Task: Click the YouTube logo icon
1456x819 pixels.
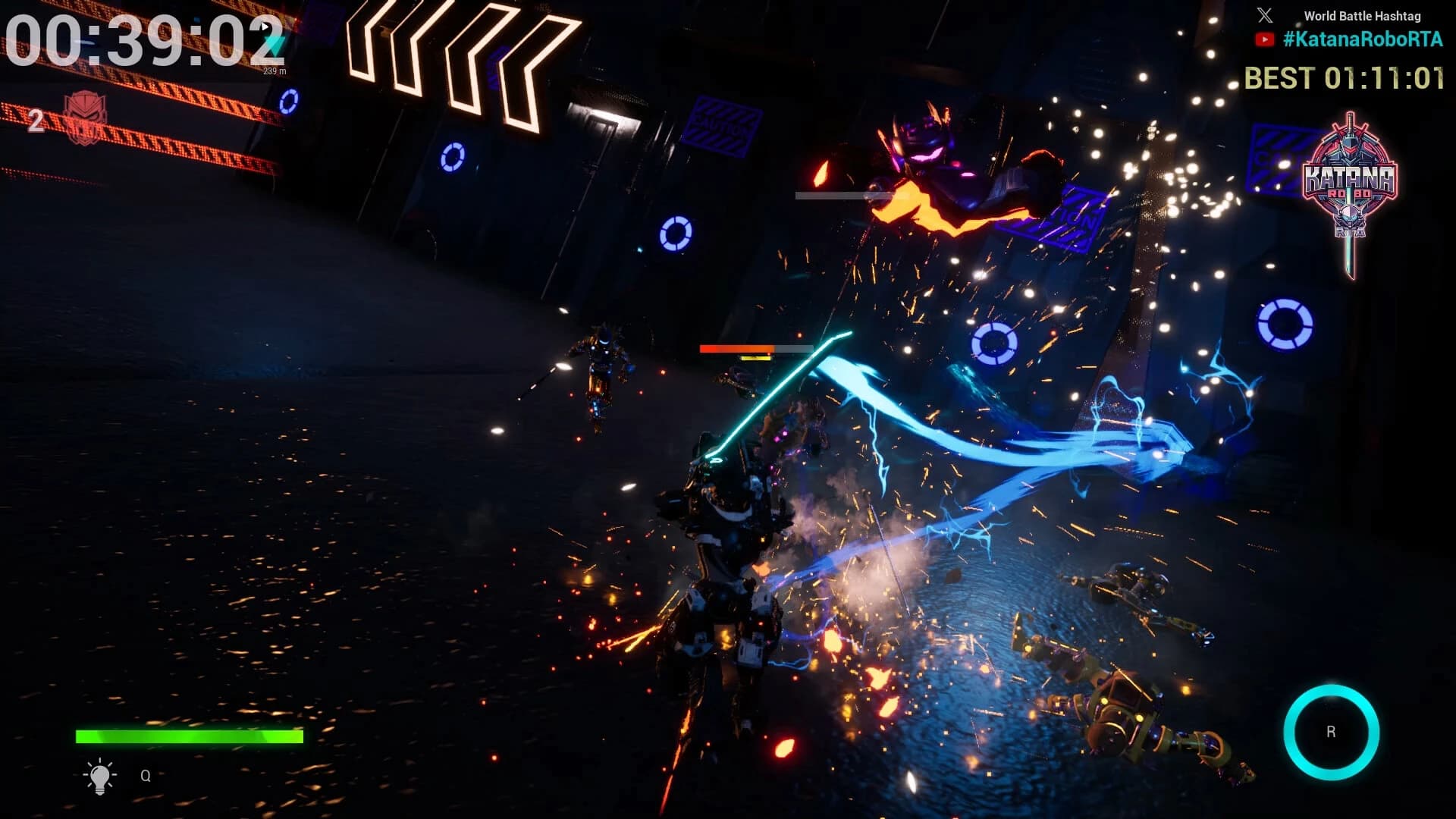Action: (x=1264, y=39)
